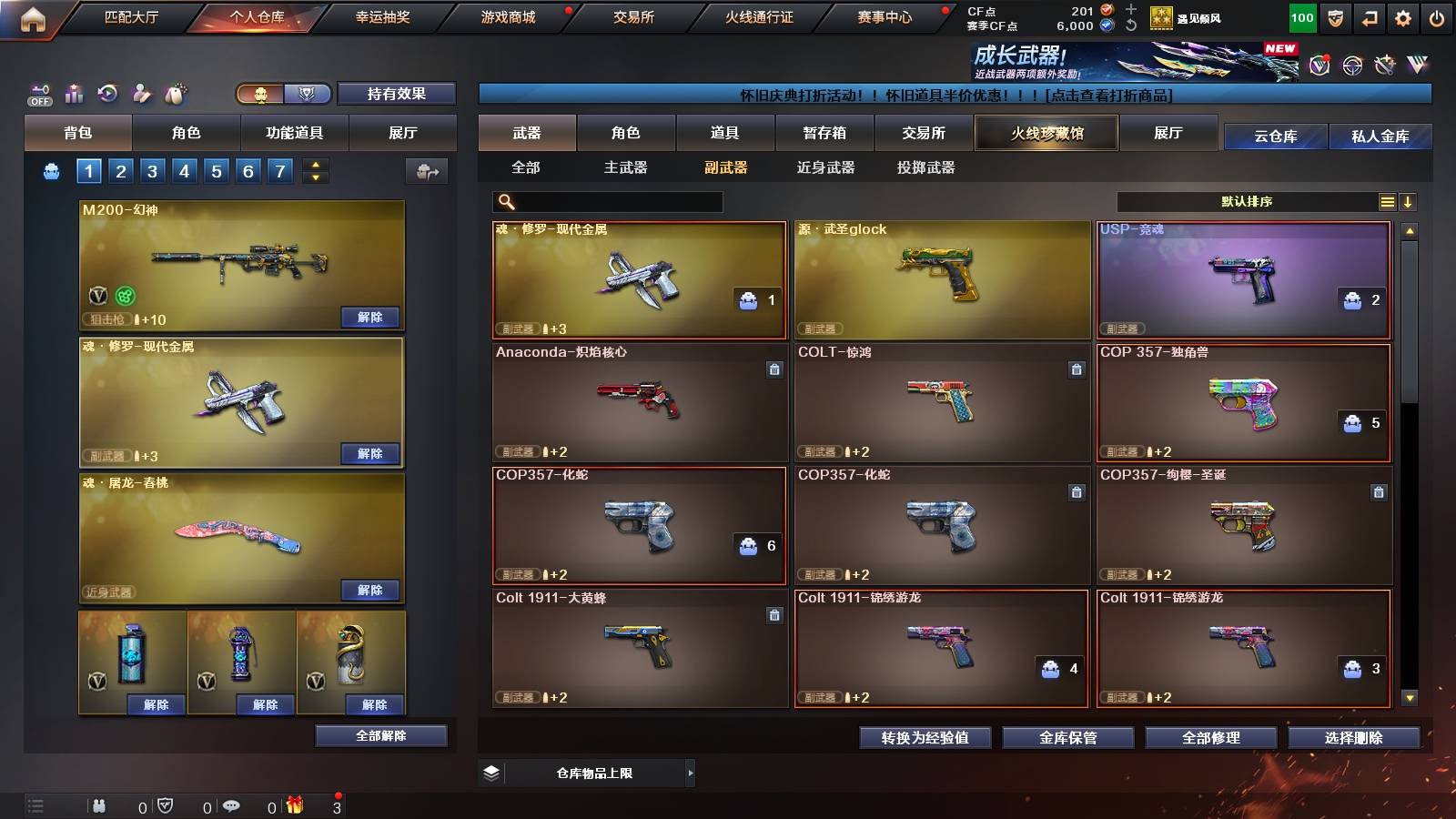1456x819 pixels.
Task: Select the trash icon on COLT-惊鸿 card
Action: [x=1077, y=371]
